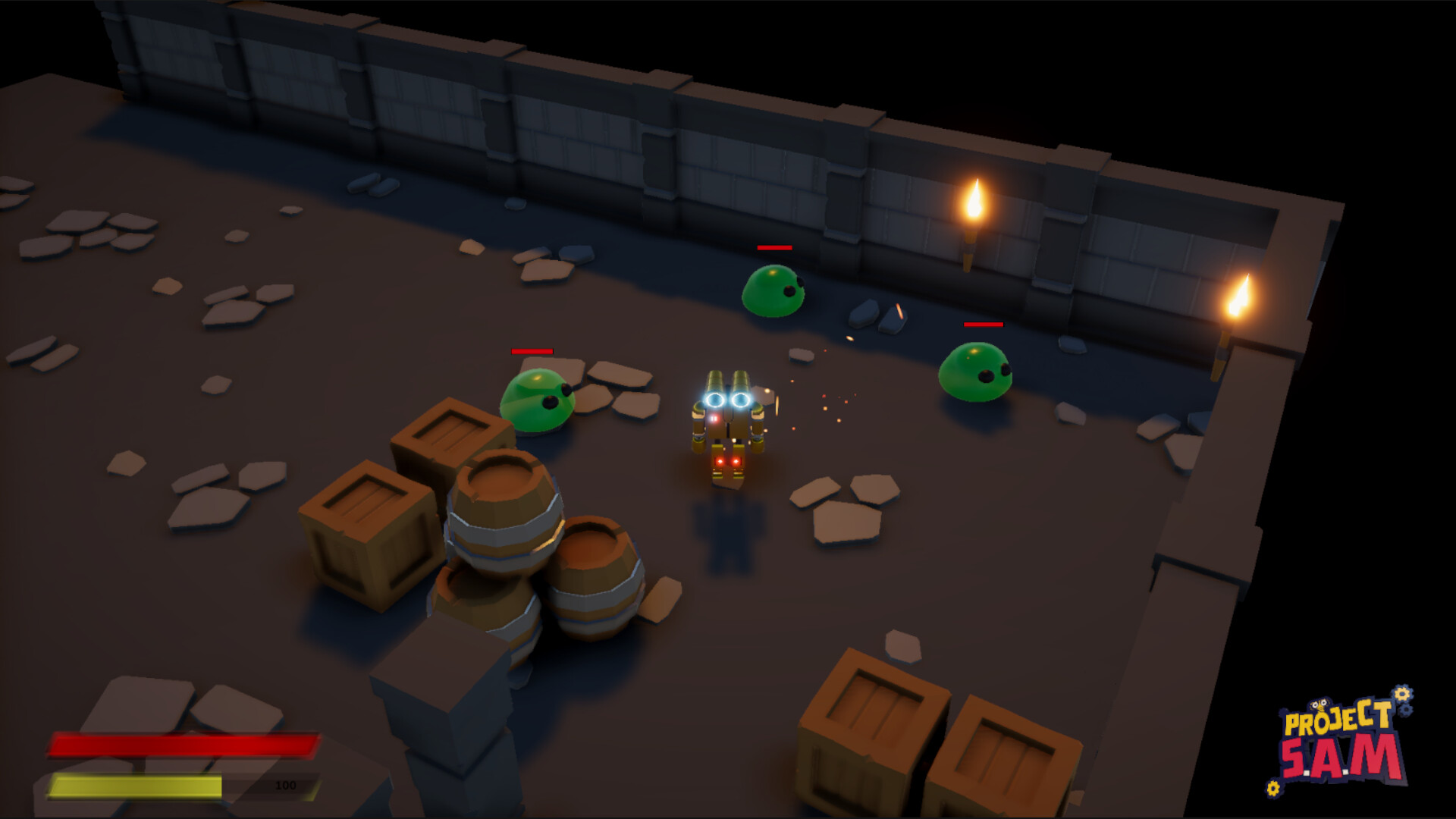This screenshot has width=1456, height=819.
Task: Click the large gear icon above the logo
Action: coord(1401,694)
